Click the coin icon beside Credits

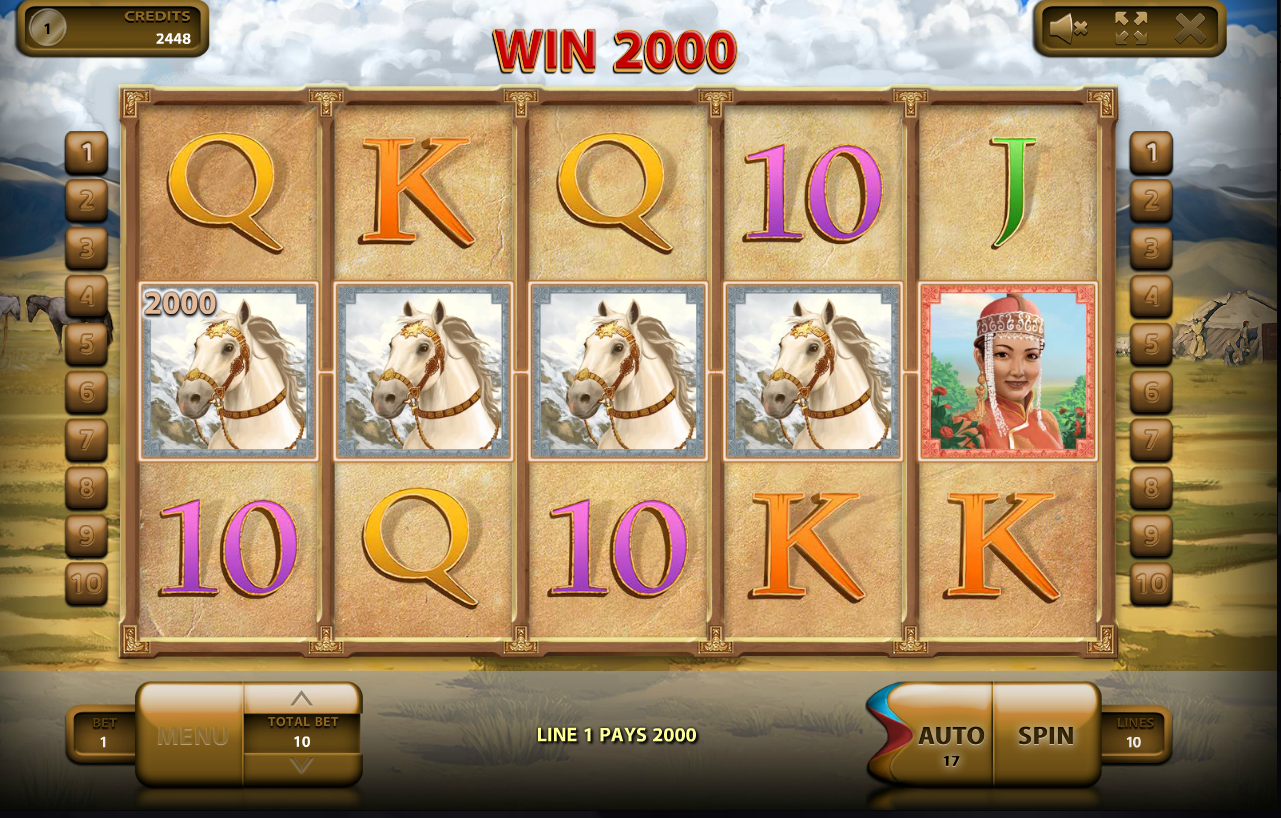coord(46,29)
